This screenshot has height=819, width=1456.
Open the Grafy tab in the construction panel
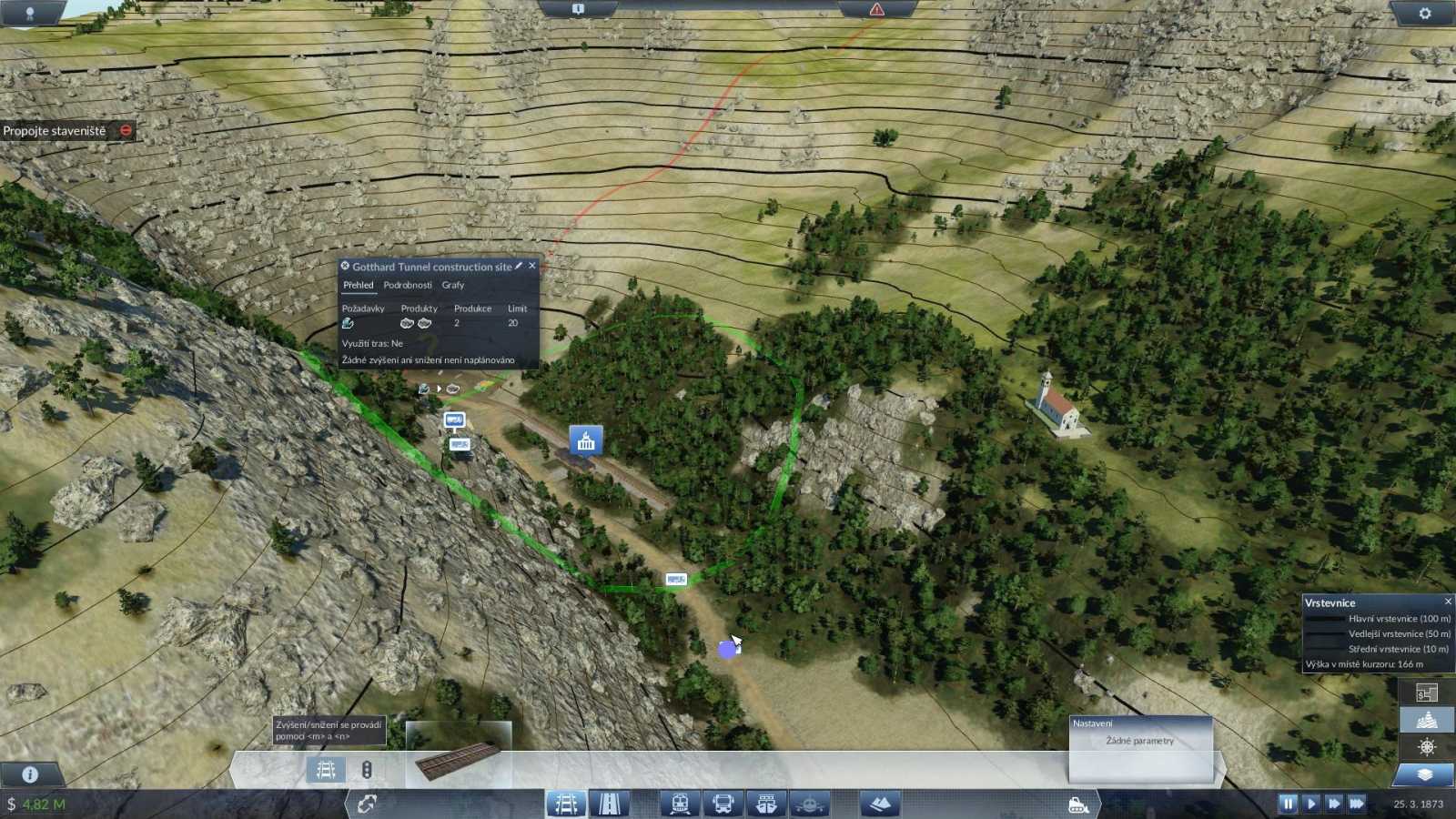pos(452,285)
